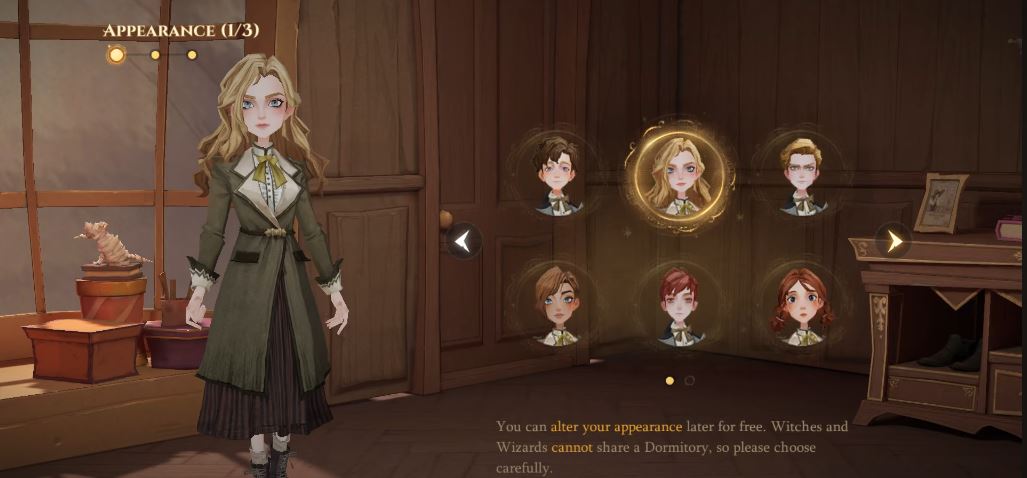The image size is (1027, 478).
Task: Choose the red-haired boy portrait
Action: click(680, 304)
